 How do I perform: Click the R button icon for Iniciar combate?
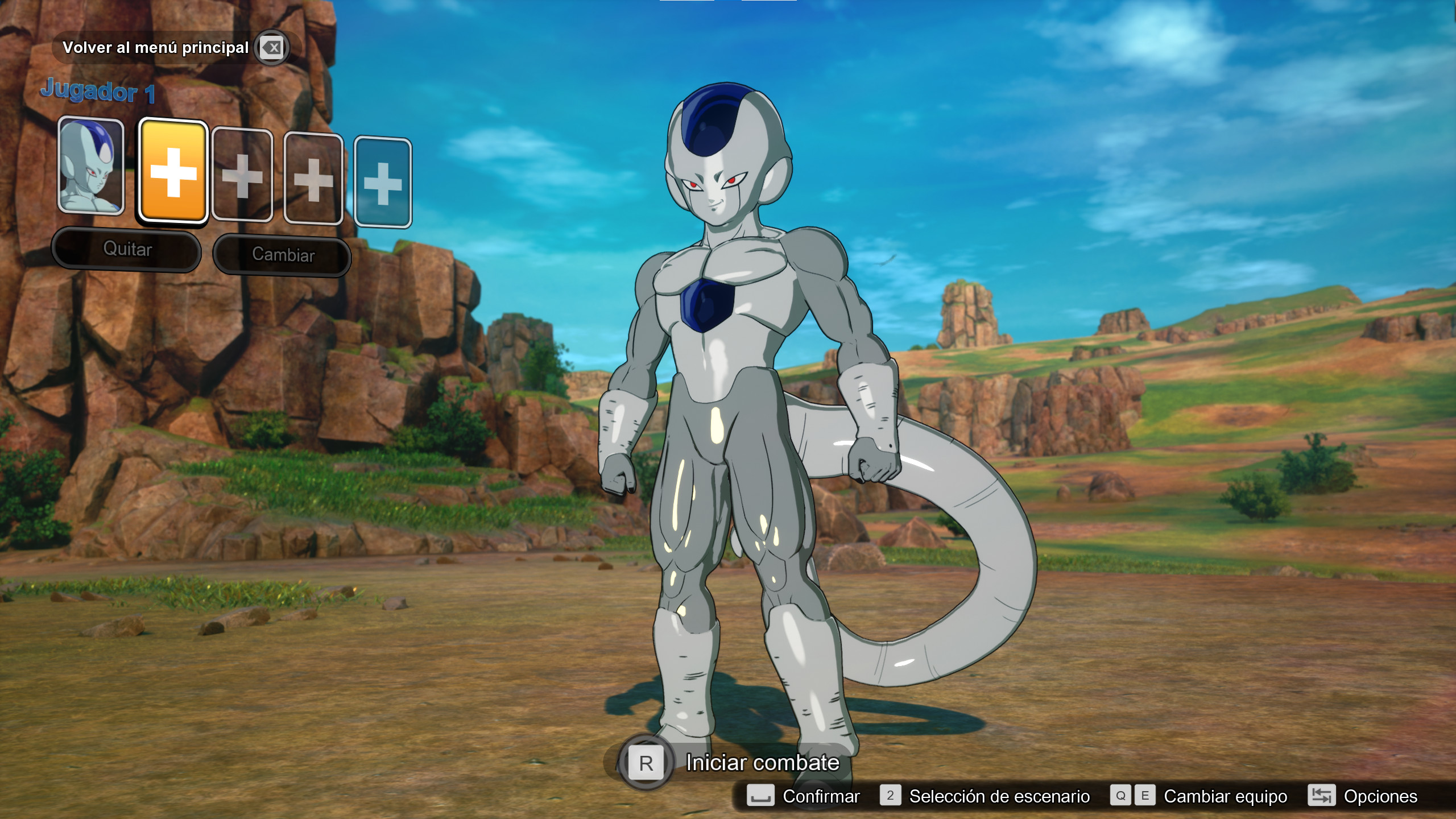point(646,762)
